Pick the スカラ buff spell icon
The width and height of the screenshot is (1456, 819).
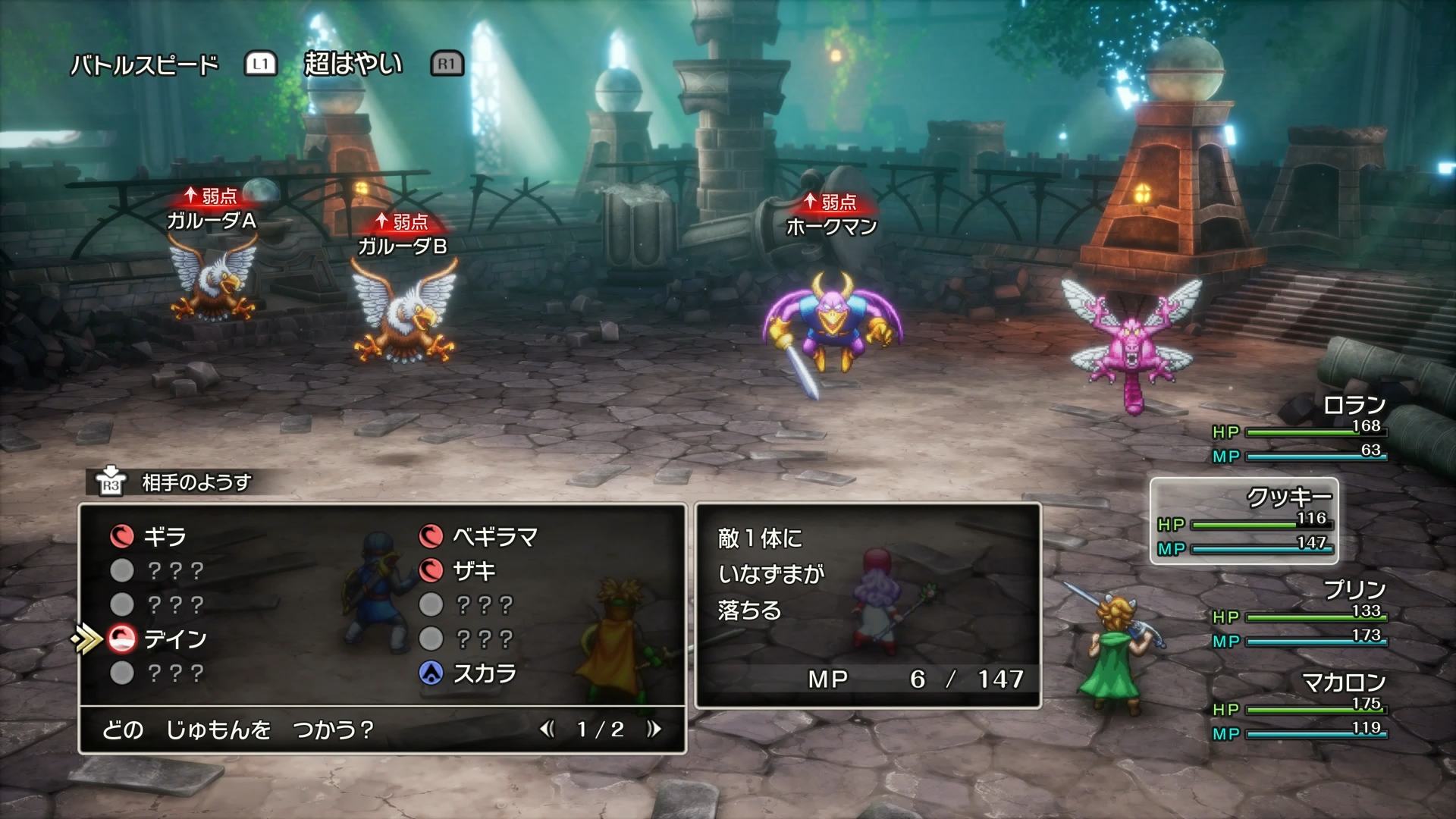coord(432,671)
